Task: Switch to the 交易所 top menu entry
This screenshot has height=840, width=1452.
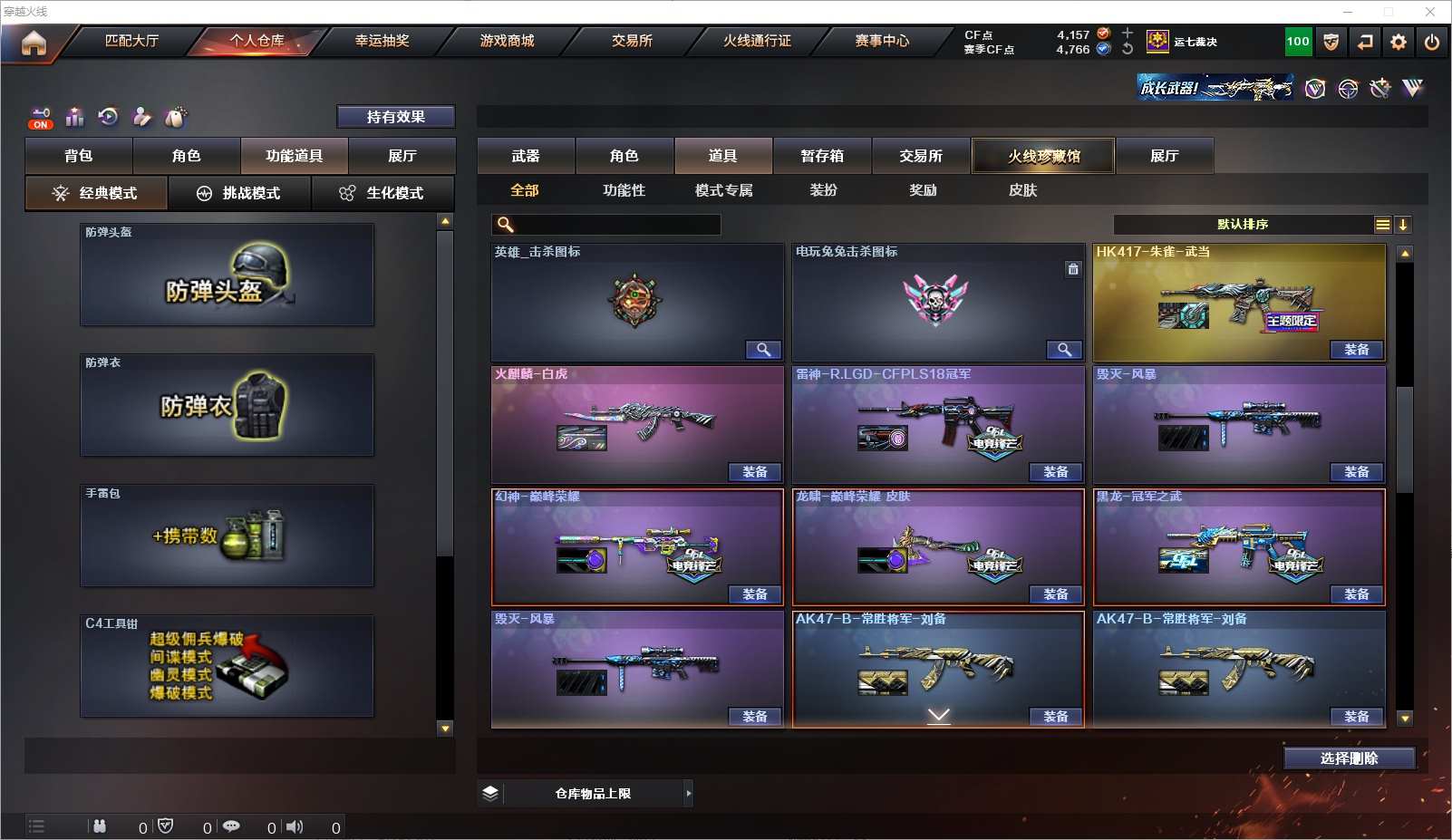Action: coord(632,41)
